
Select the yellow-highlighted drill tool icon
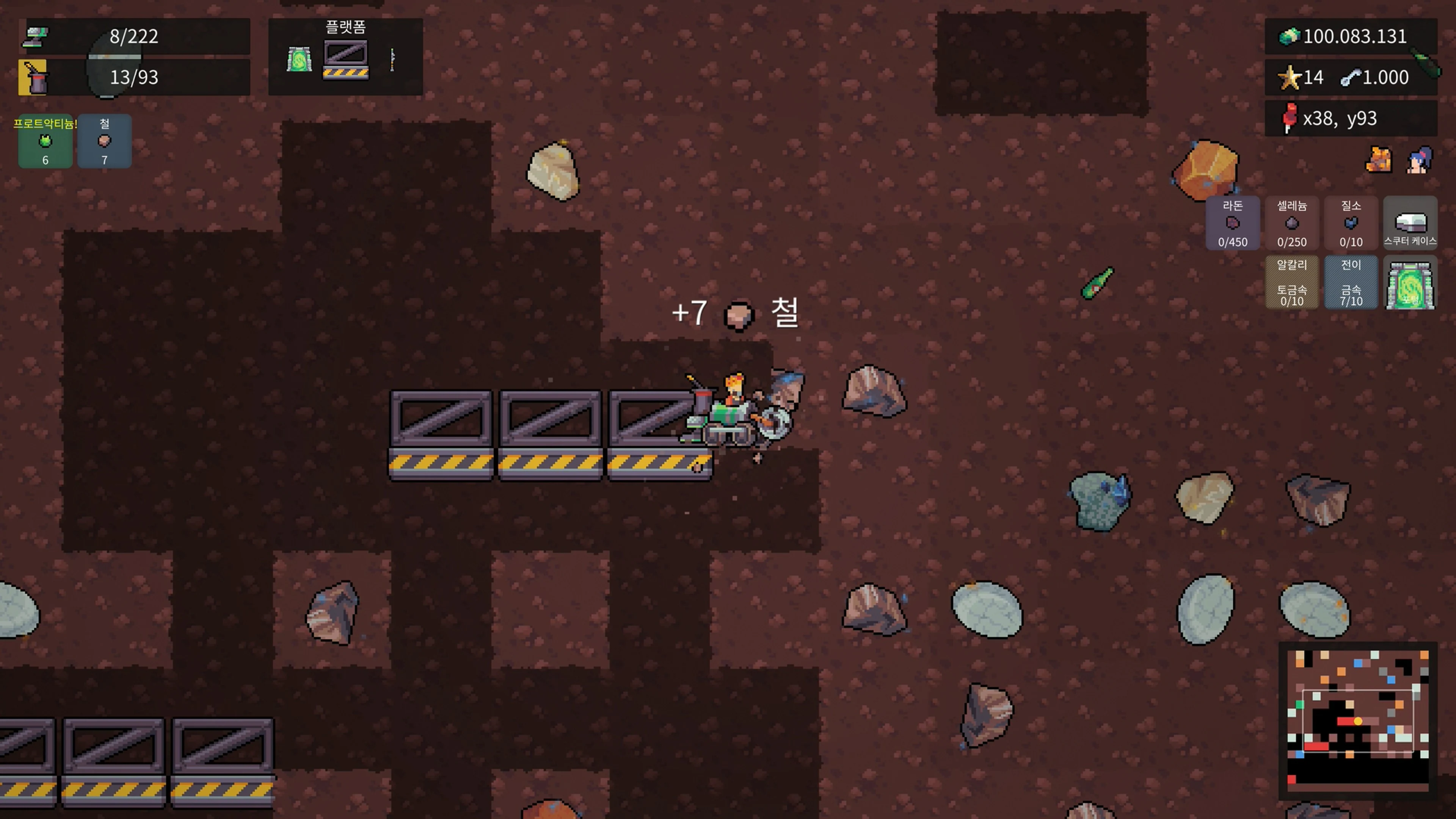[x=33, y=77]
